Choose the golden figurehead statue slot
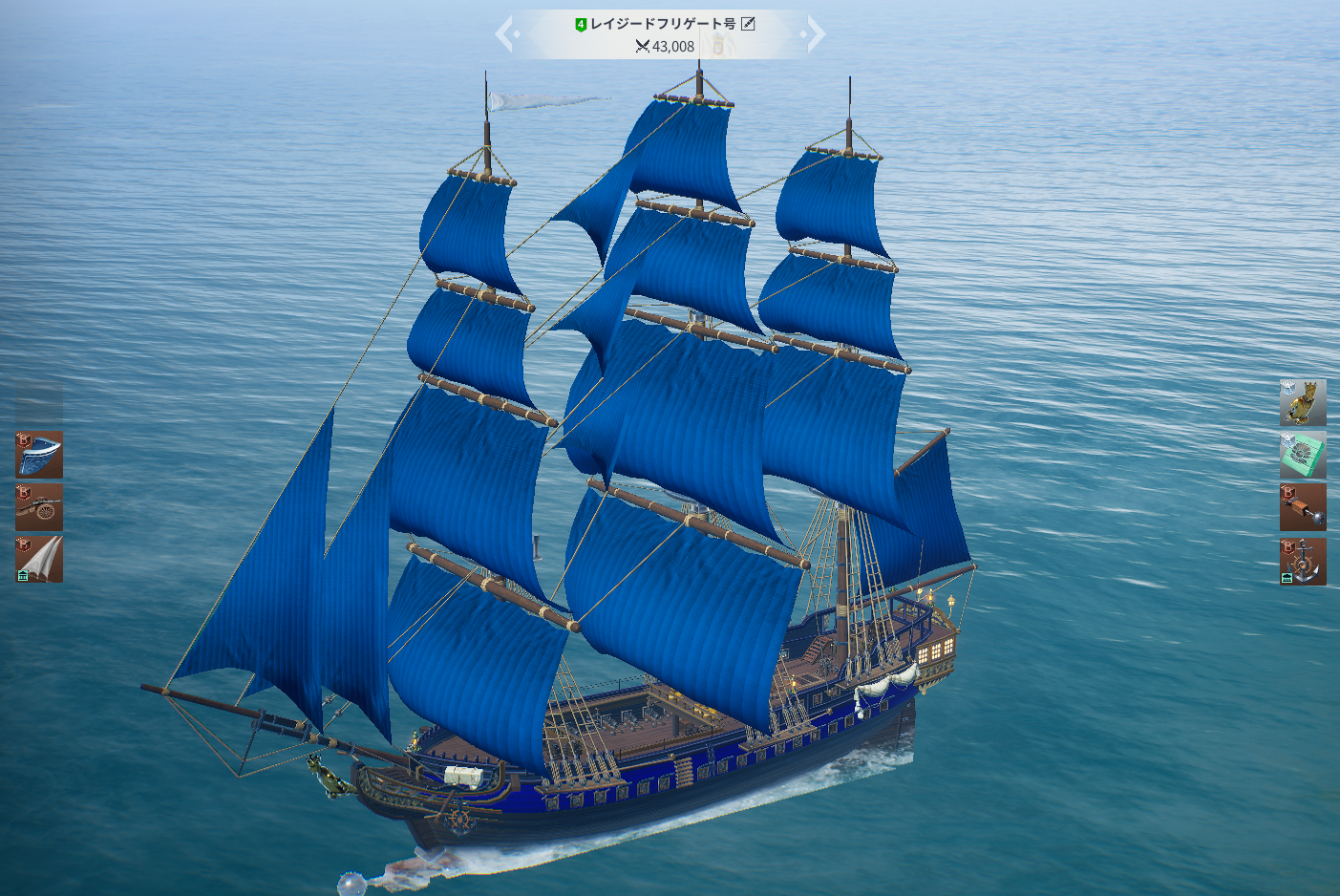The image size is (1340, 896). (x=1303, y=402)
